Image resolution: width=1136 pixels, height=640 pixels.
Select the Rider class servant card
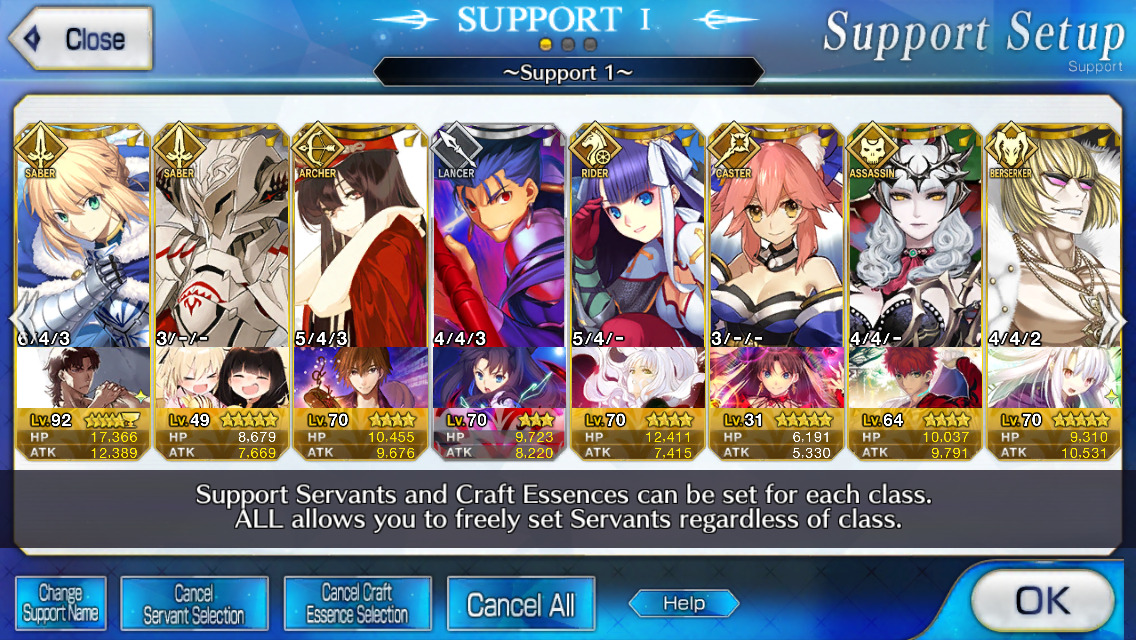(x=637, y=240)
